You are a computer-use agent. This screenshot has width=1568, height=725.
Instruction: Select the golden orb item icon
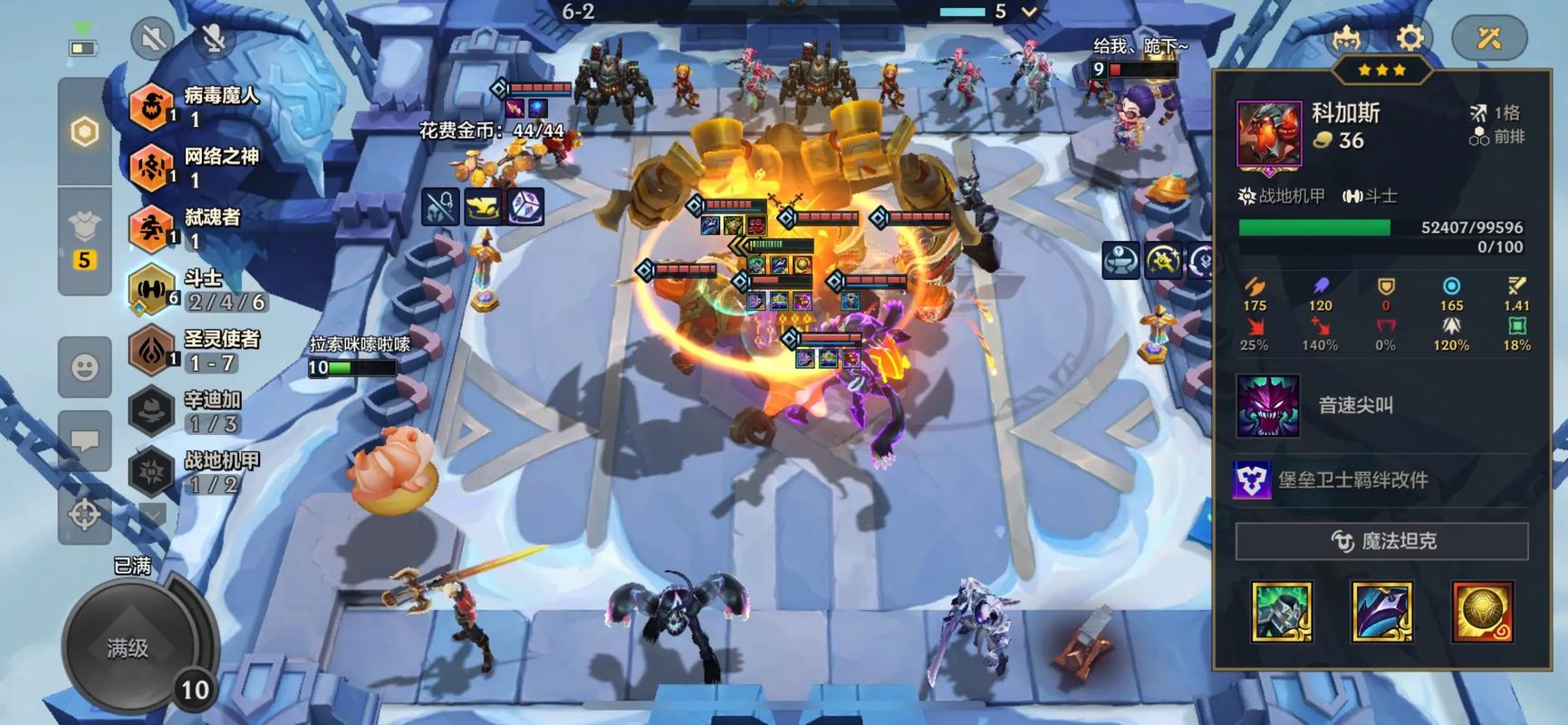tap(1482, 612)
